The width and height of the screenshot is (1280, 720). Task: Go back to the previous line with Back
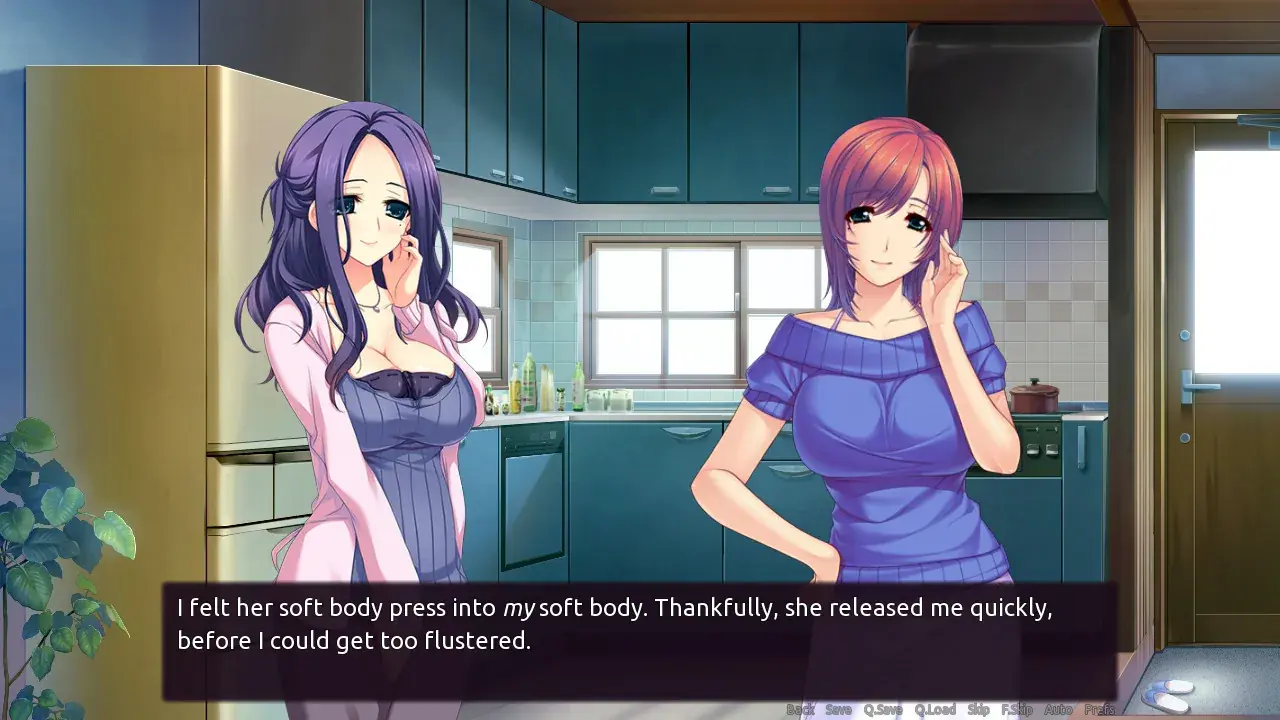tap(800, 710)
